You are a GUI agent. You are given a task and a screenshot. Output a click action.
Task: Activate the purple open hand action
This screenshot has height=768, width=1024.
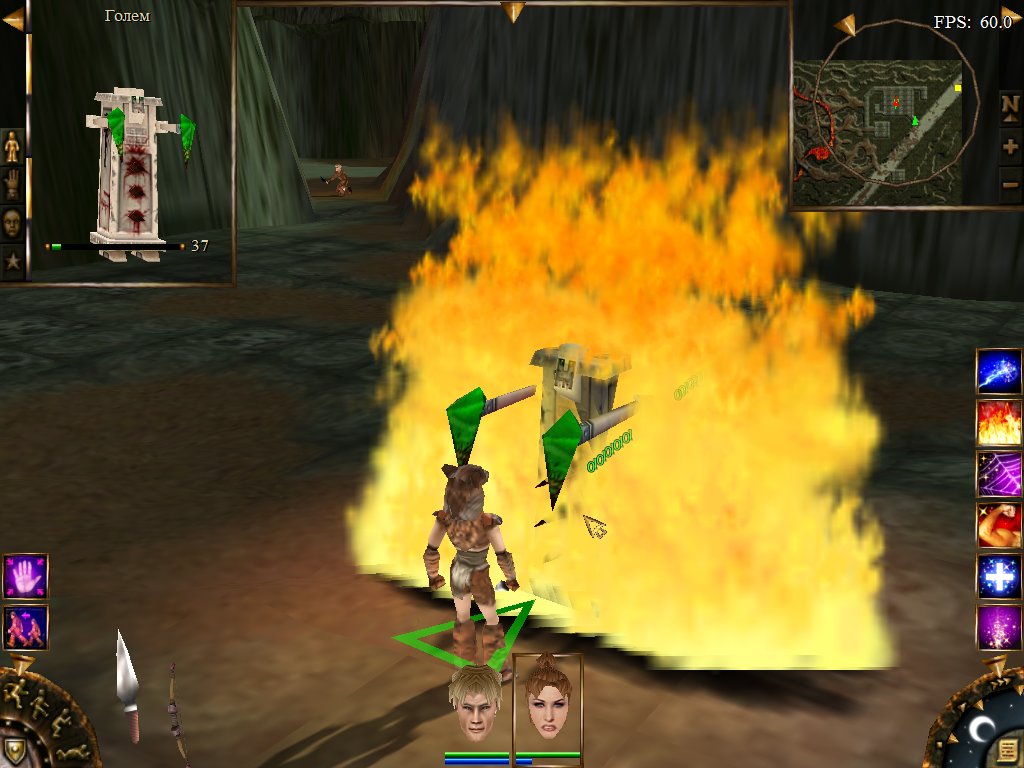click(25, 576)
